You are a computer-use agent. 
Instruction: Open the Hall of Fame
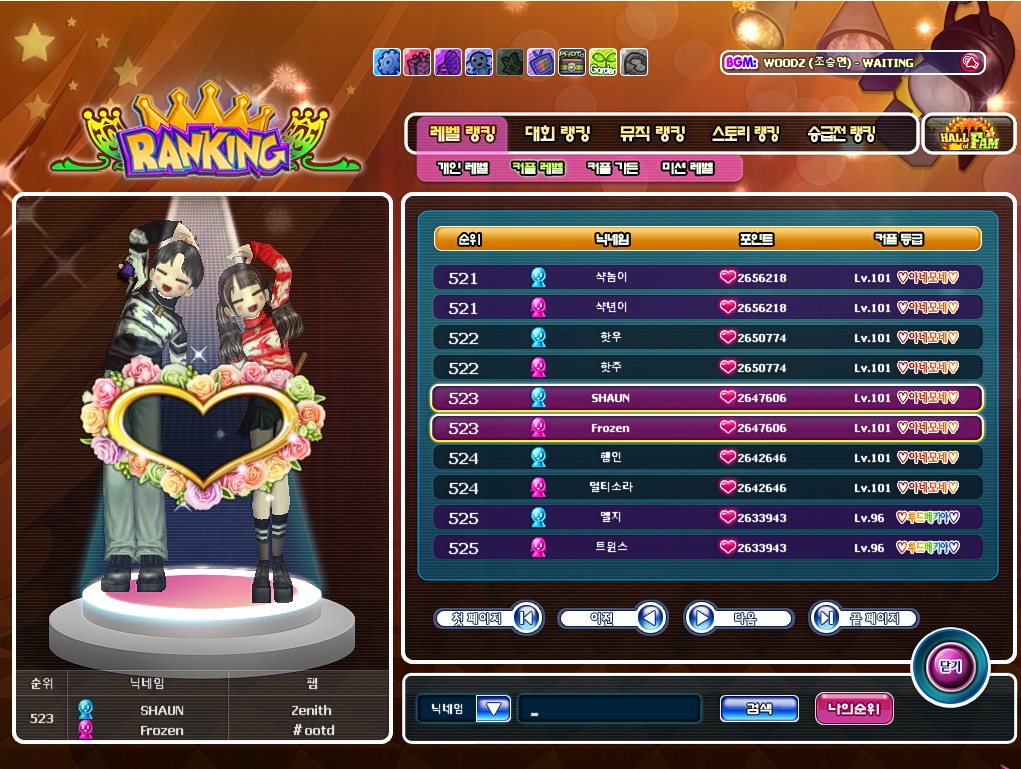pos(967,134)
